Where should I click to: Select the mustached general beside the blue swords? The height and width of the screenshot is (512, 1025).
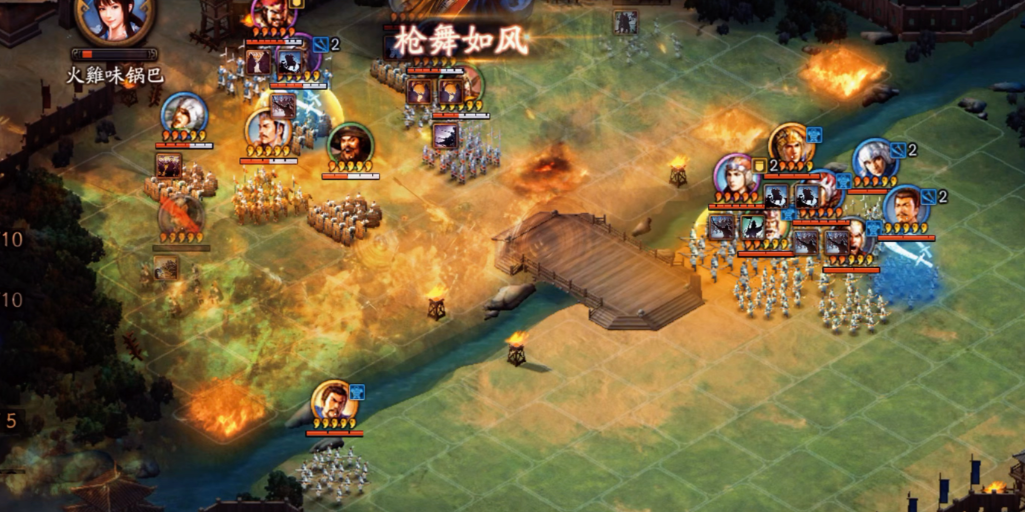(904, 207)
